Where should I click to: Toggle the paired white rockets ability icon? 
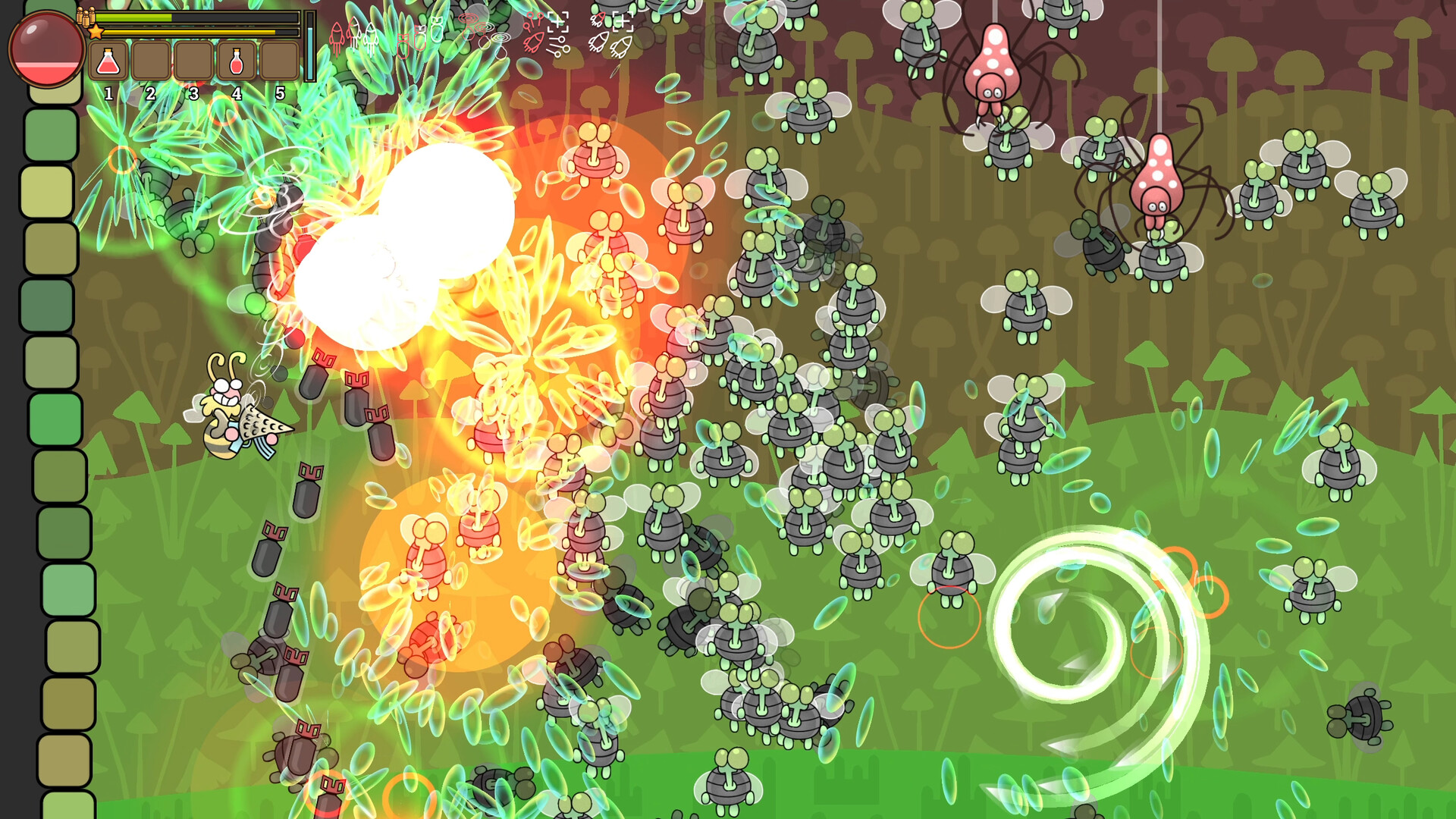609,44
